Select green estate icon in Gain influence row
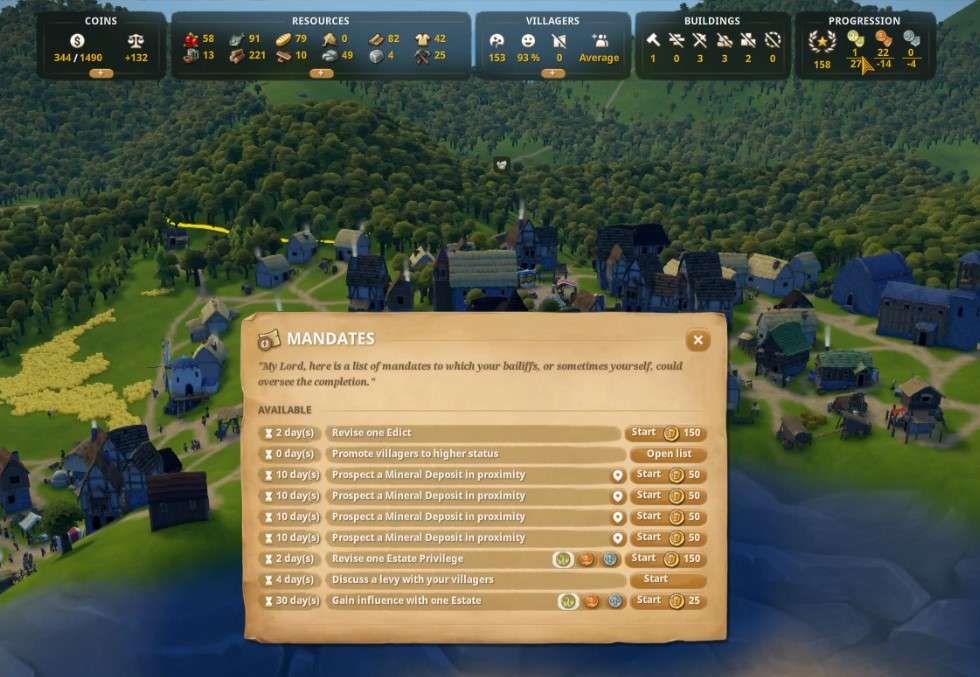 (568, 601)
